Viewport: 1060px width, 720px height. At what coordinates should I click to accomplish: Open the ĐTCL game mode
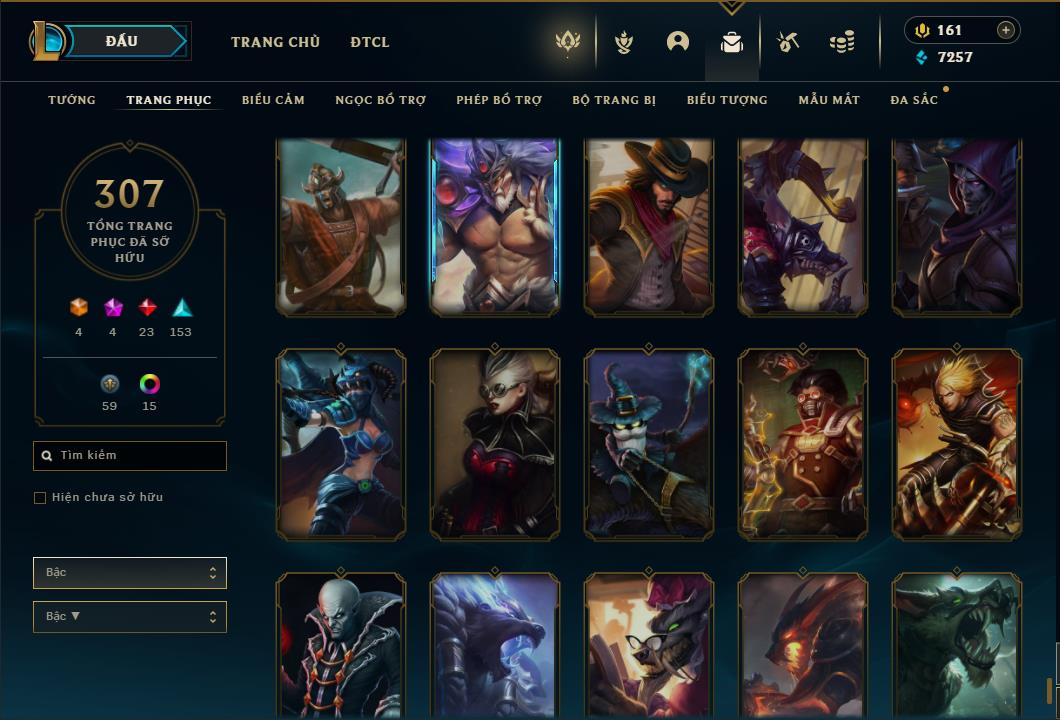(370, 42)
